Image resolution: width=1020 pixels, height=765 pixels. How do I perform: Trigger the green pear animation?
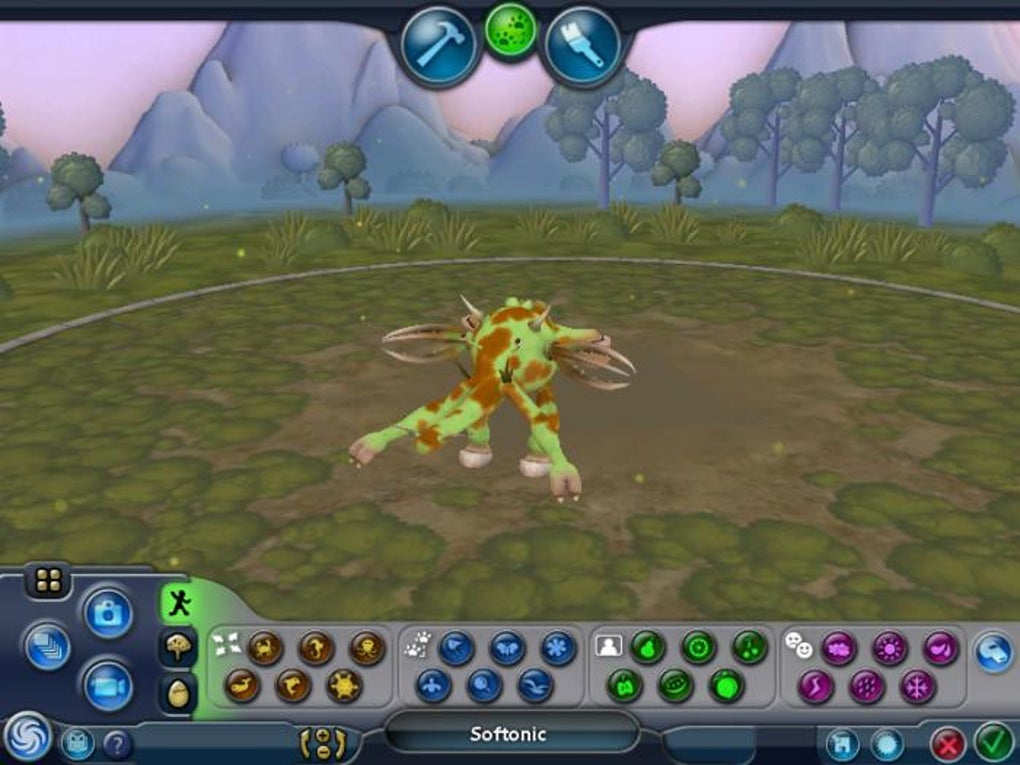coord(647,648)
